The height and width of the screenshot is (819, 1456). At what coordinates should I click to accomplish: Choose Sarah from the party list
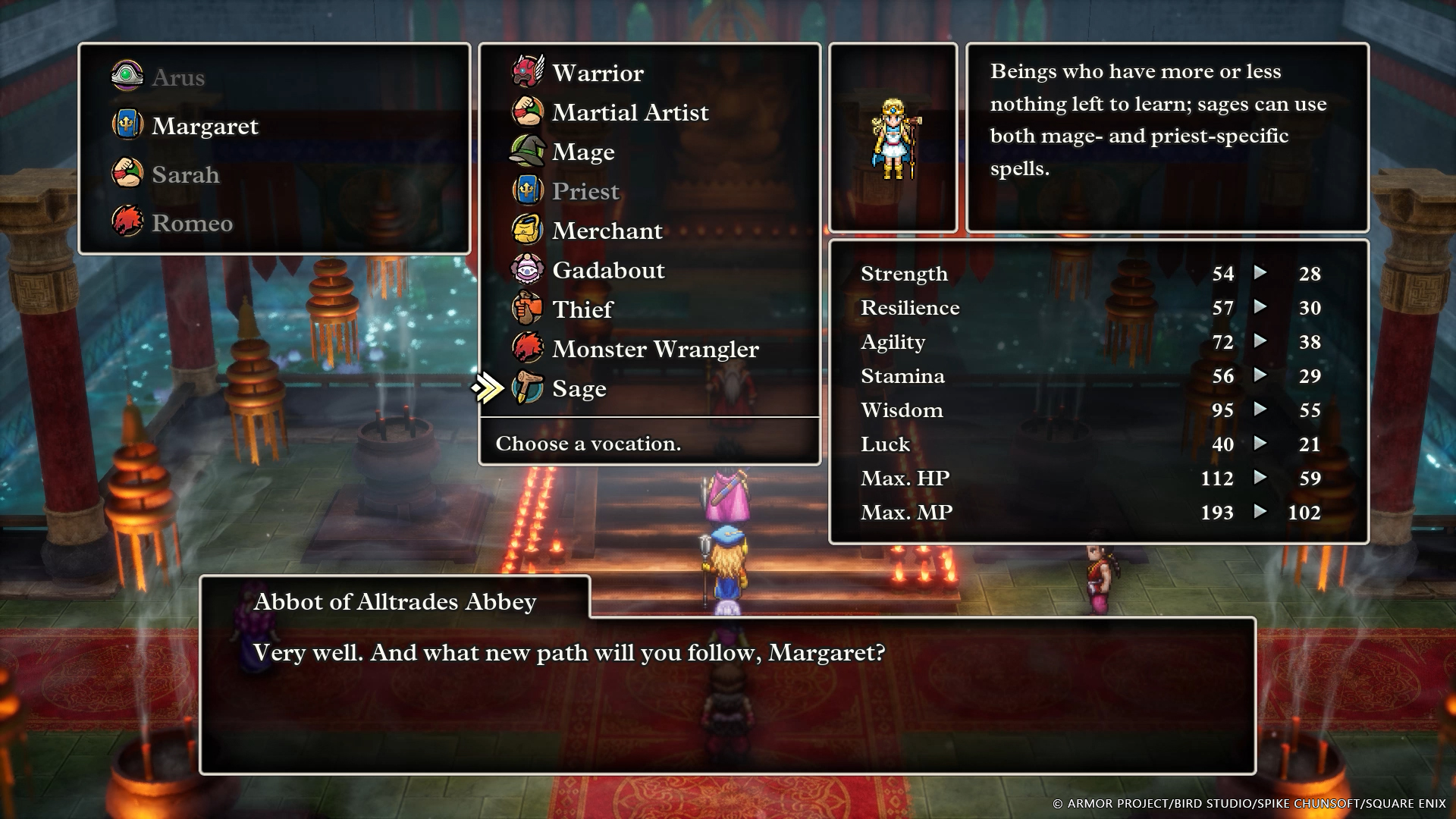pos(185,174)
